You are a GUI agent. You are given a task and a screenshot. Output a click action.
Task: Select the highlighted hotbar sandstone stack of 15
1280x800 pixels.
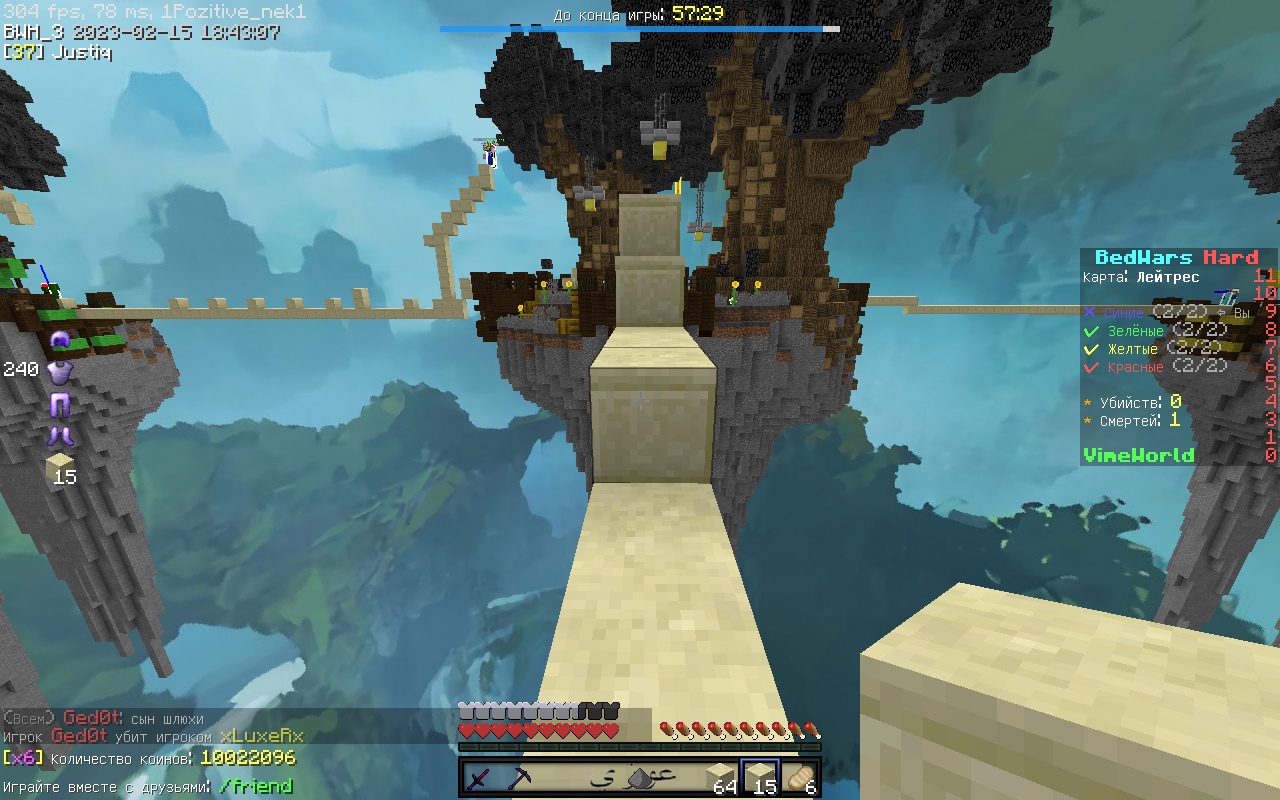760,778
